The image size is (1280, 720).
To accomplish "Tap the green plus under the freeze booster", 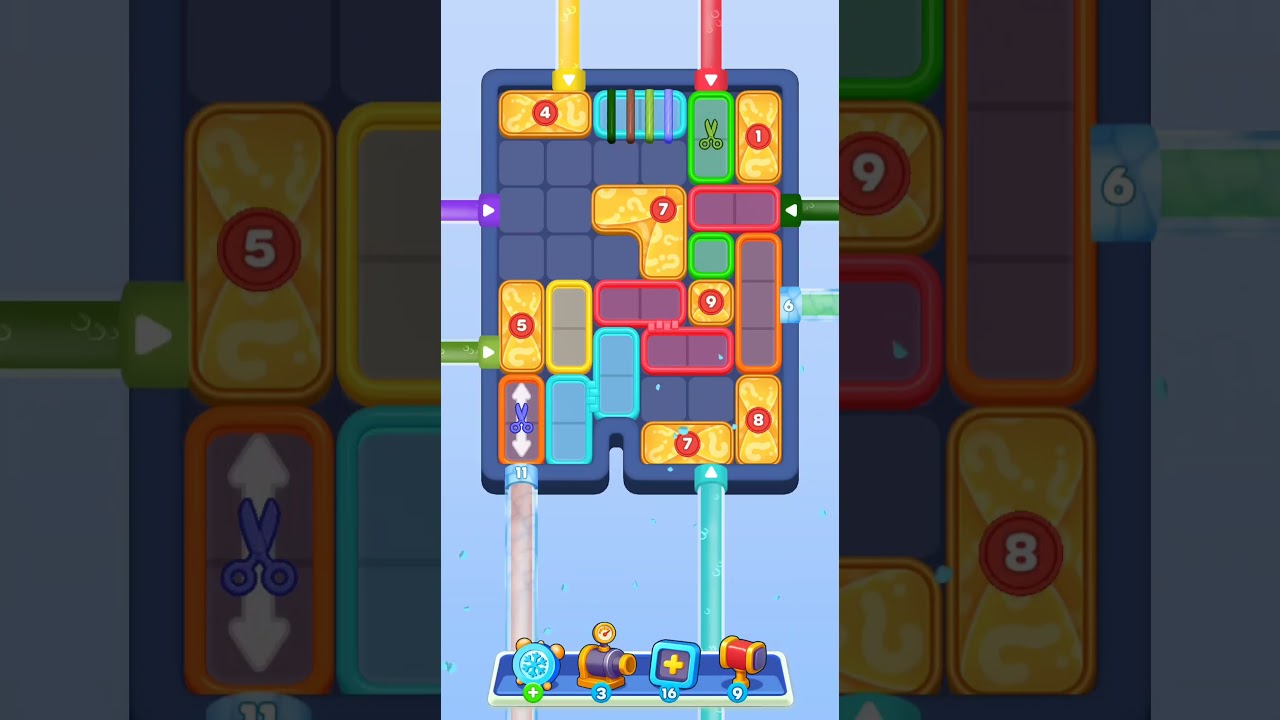I will pyautogui.click(x=535, y=692).
